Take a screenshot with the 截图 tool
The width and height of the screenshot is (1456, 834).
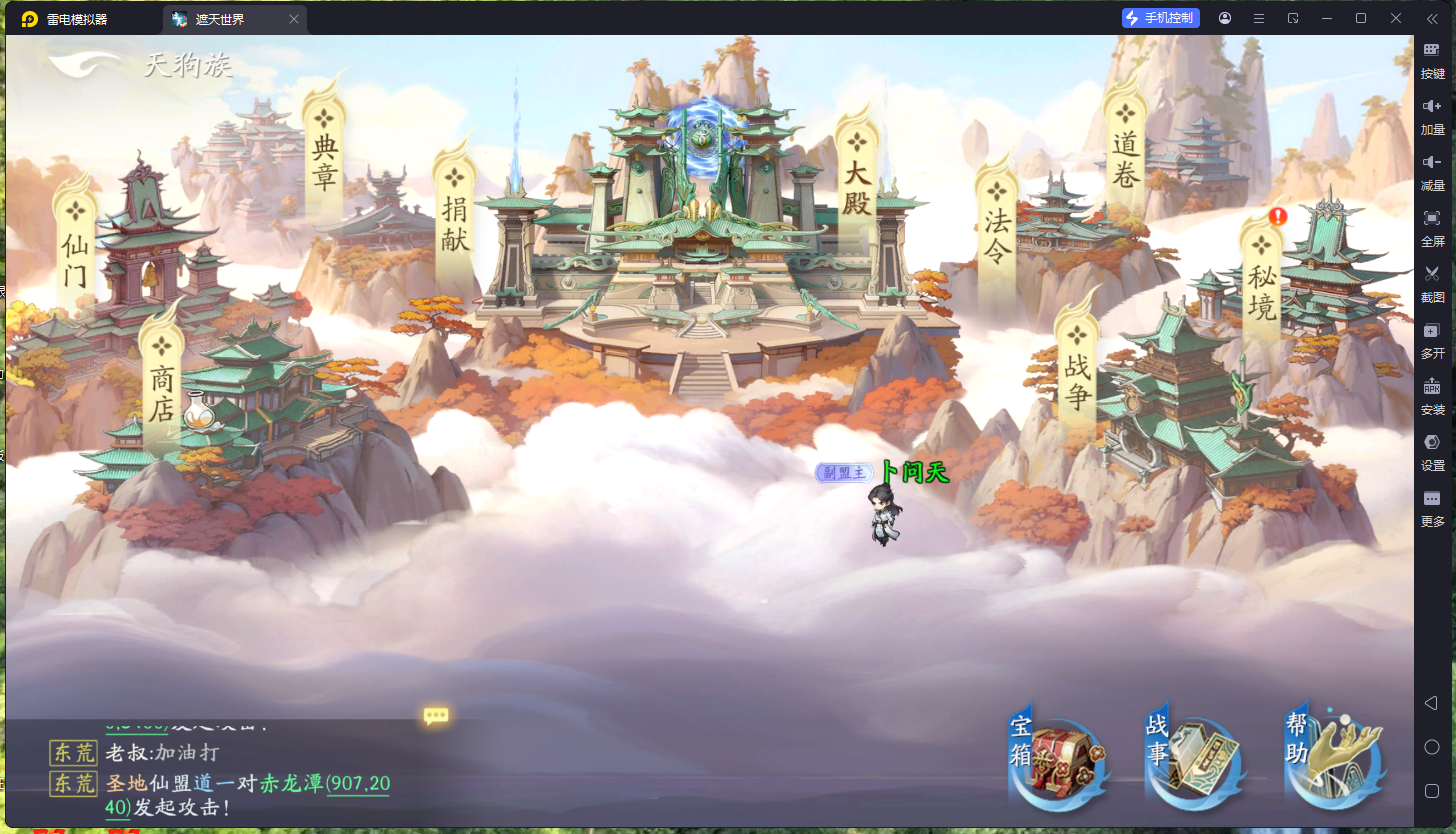click(x=1432, y=281)
